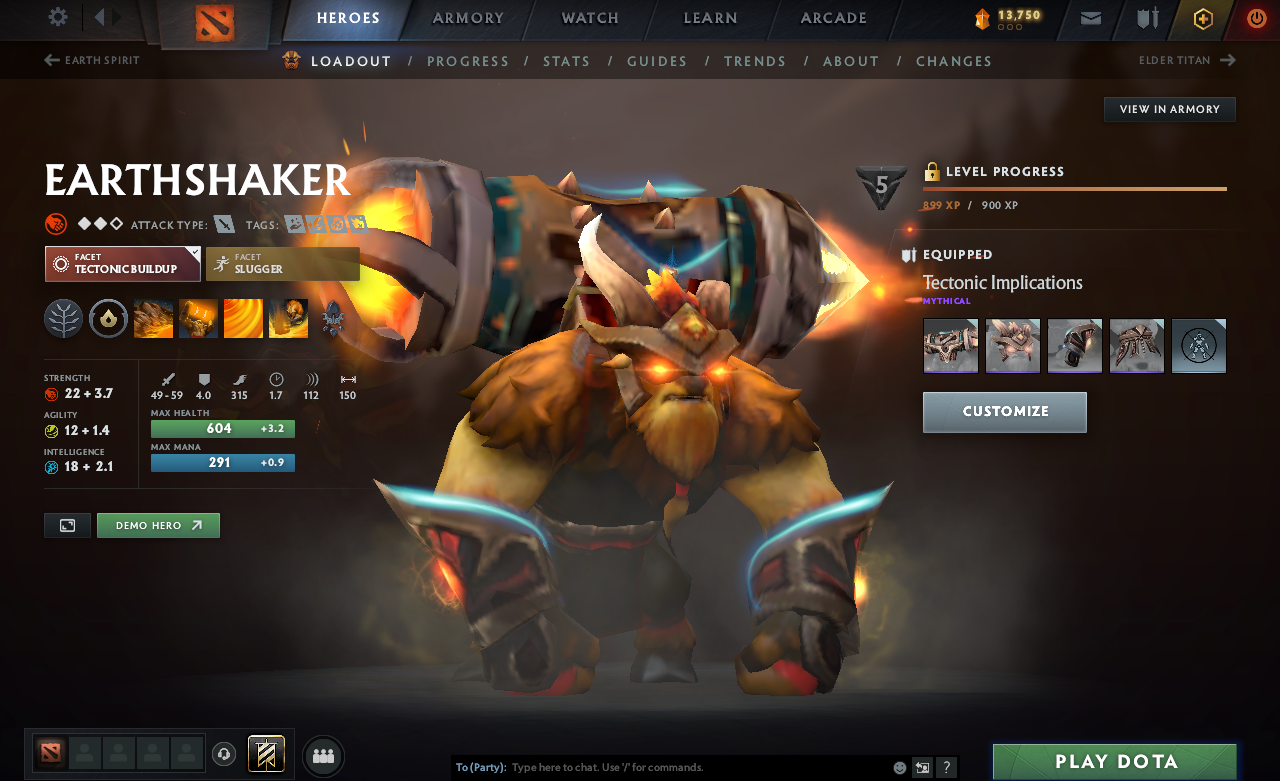1280x781 pixels.
Task: Switch to the Guides tab
Action: point(657,61)
